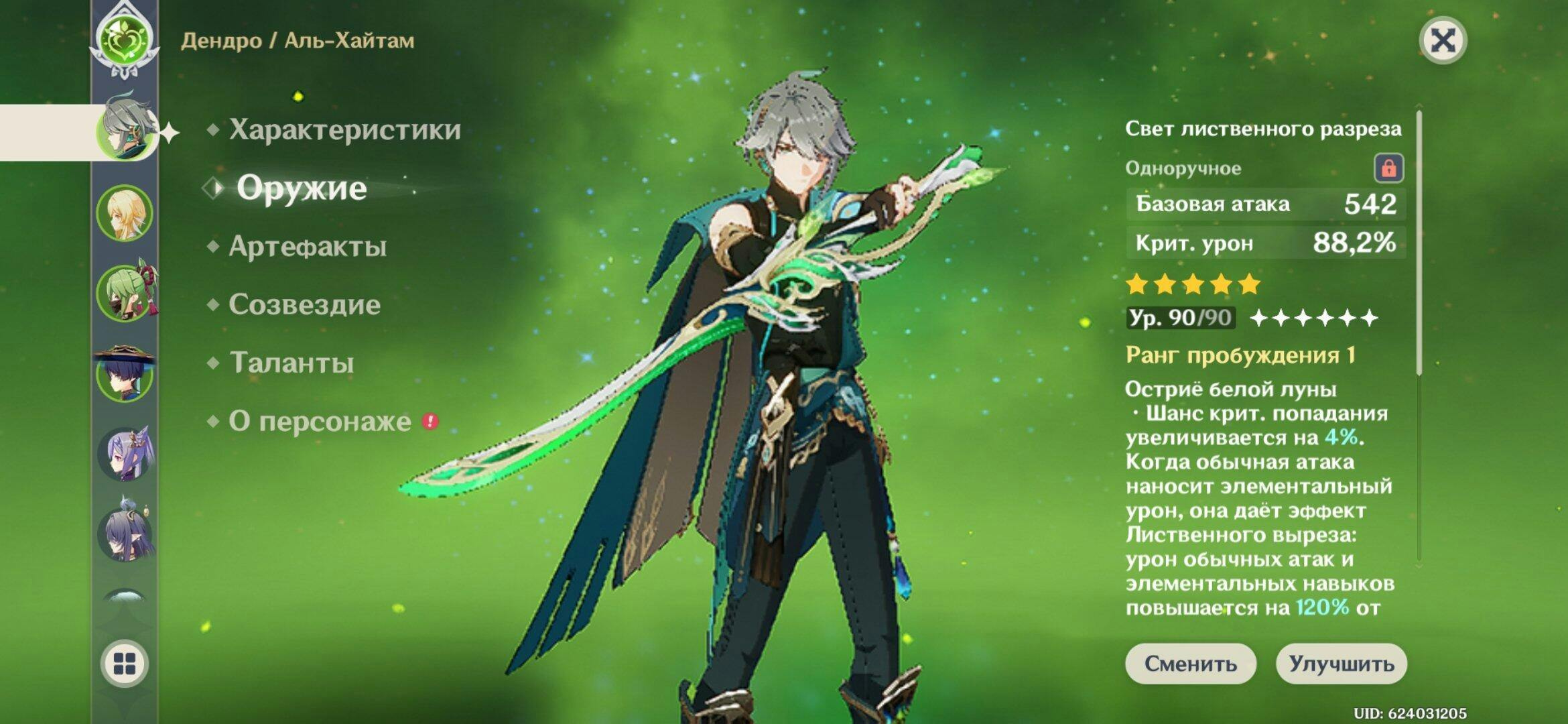Click the Сменить weapon button
1568x724 pixels.
tap(1190, 664)
